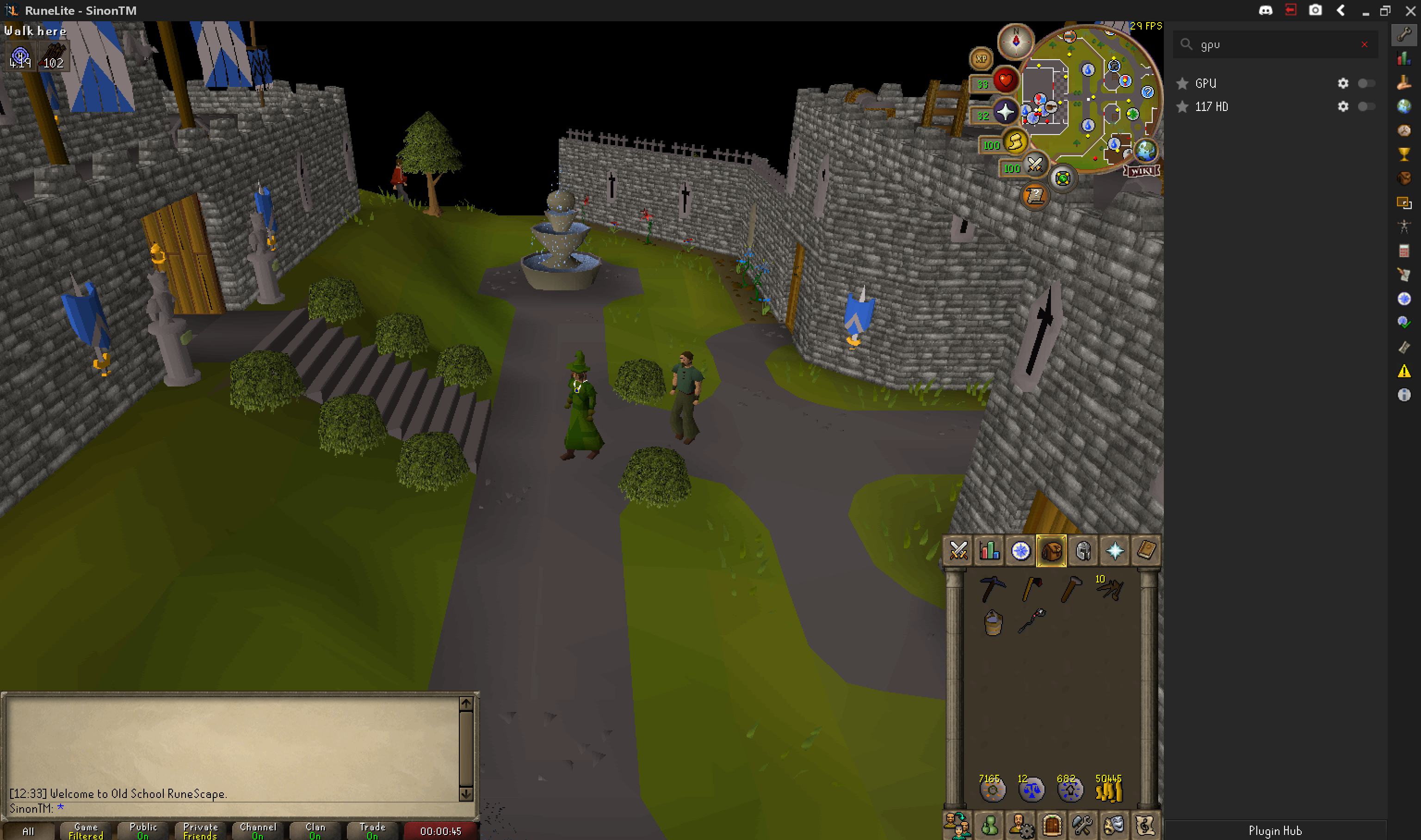This screenshot has height=840, width=1421.
Task: Take a screenshot with the title bar camera icon
Action: point(1316,10)
